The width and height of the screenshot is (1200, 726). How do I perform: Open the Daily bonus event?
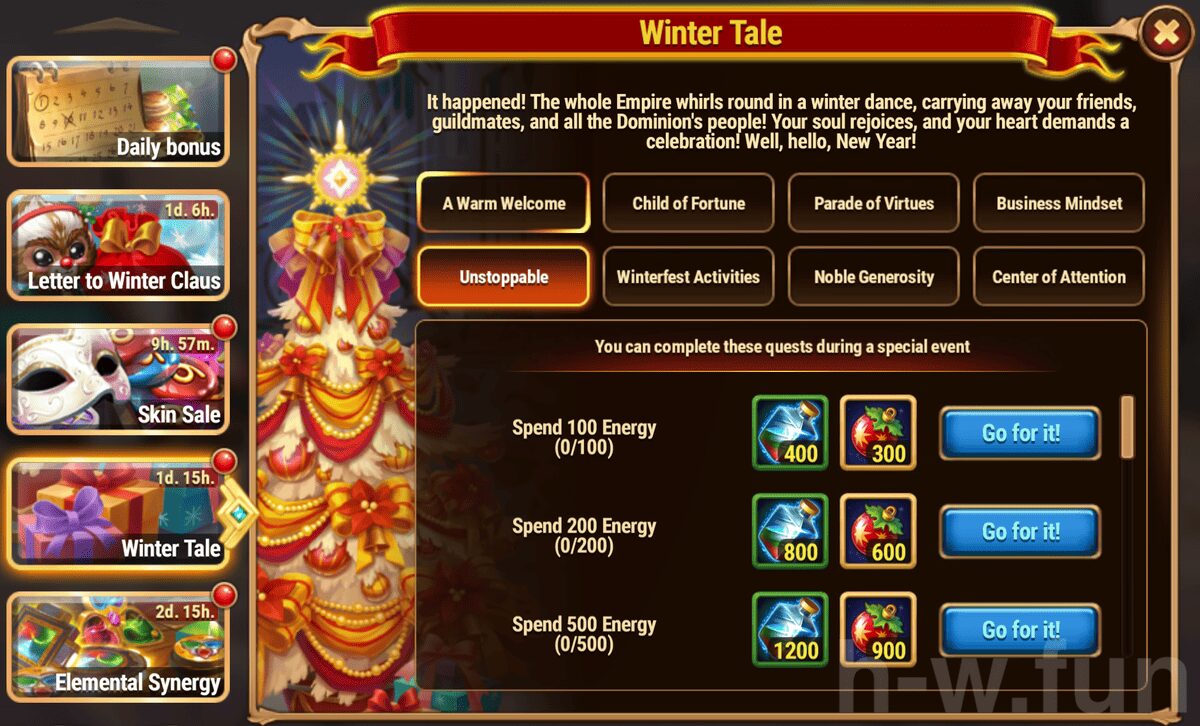tap(118, 110)
